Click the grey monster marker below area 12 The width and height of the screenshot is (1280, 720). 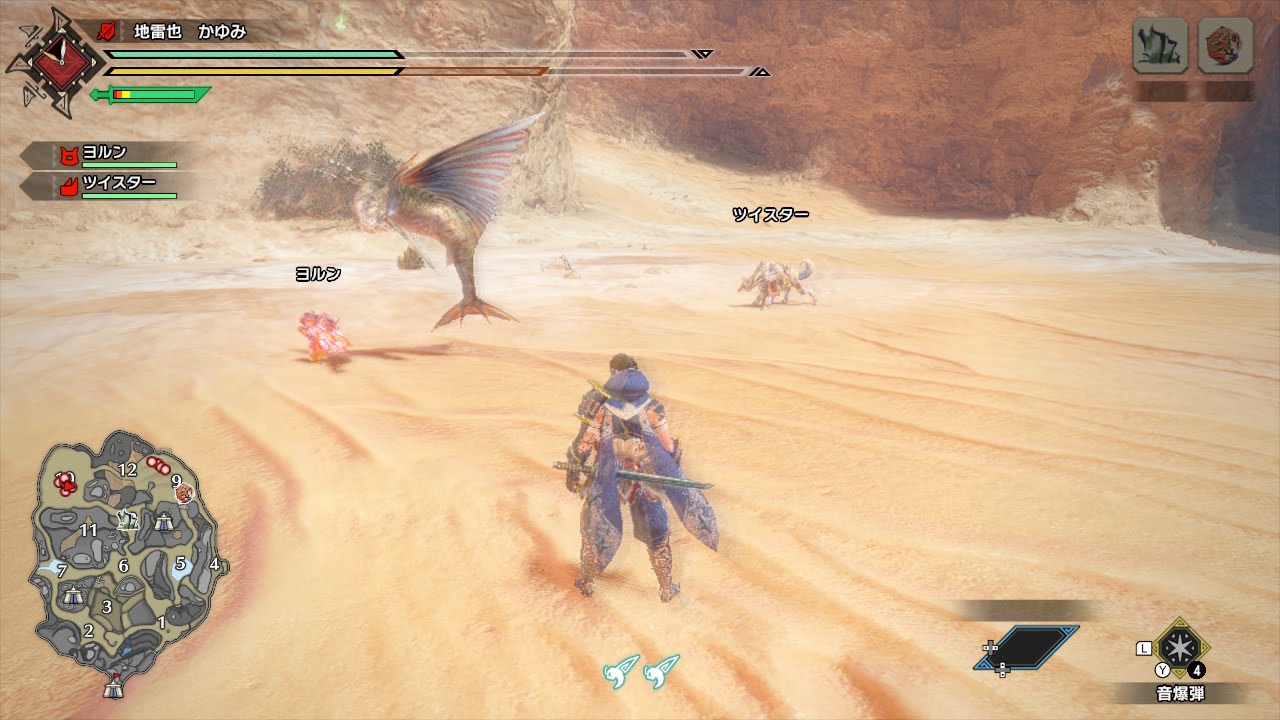(x=126, y=518)
